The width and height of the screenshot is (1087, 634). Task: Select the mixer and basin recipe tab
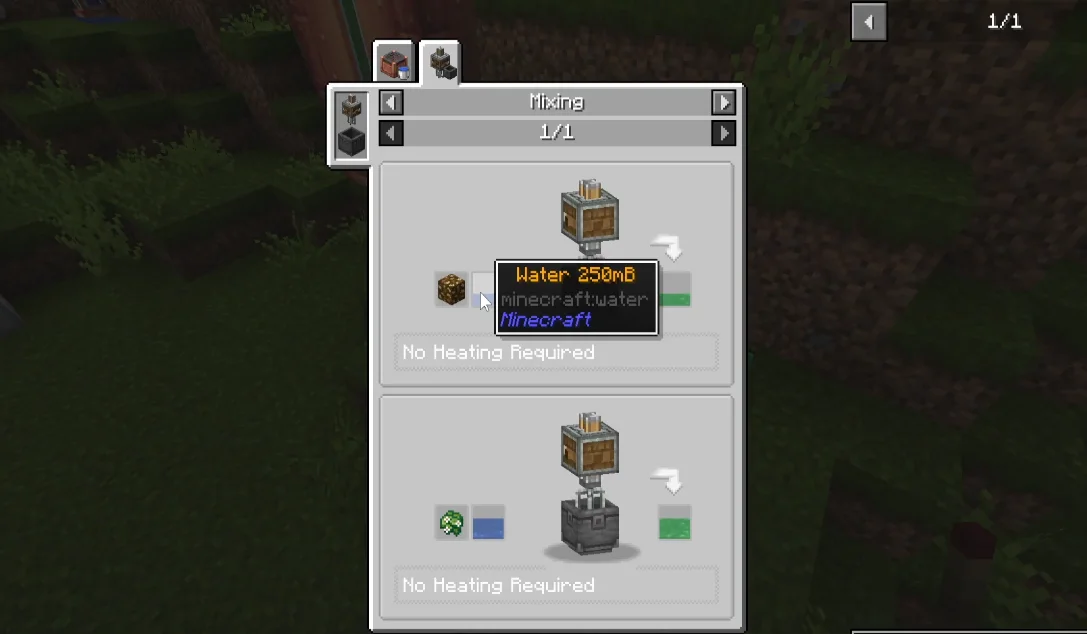pyautogui.click(x=440, y=63)
